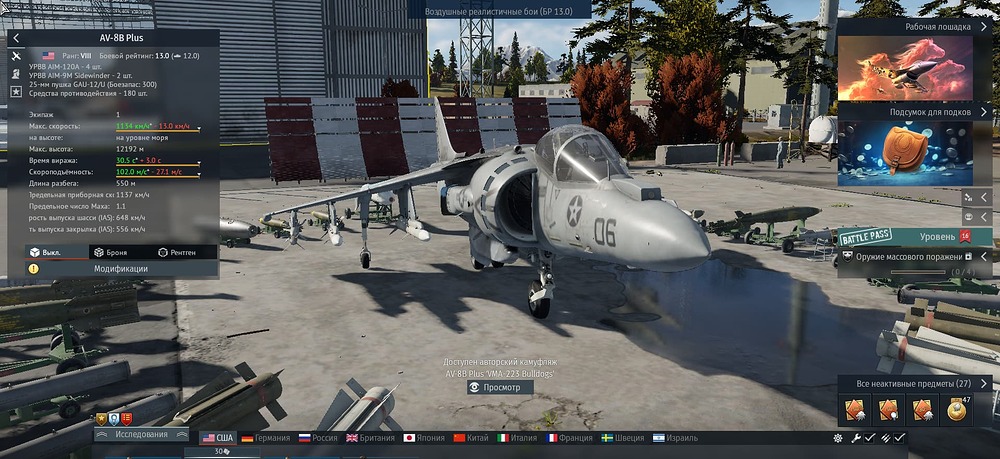Switch to the Британия nation tab
This screenshot has height=459, width=1000.
coord(372,438)
